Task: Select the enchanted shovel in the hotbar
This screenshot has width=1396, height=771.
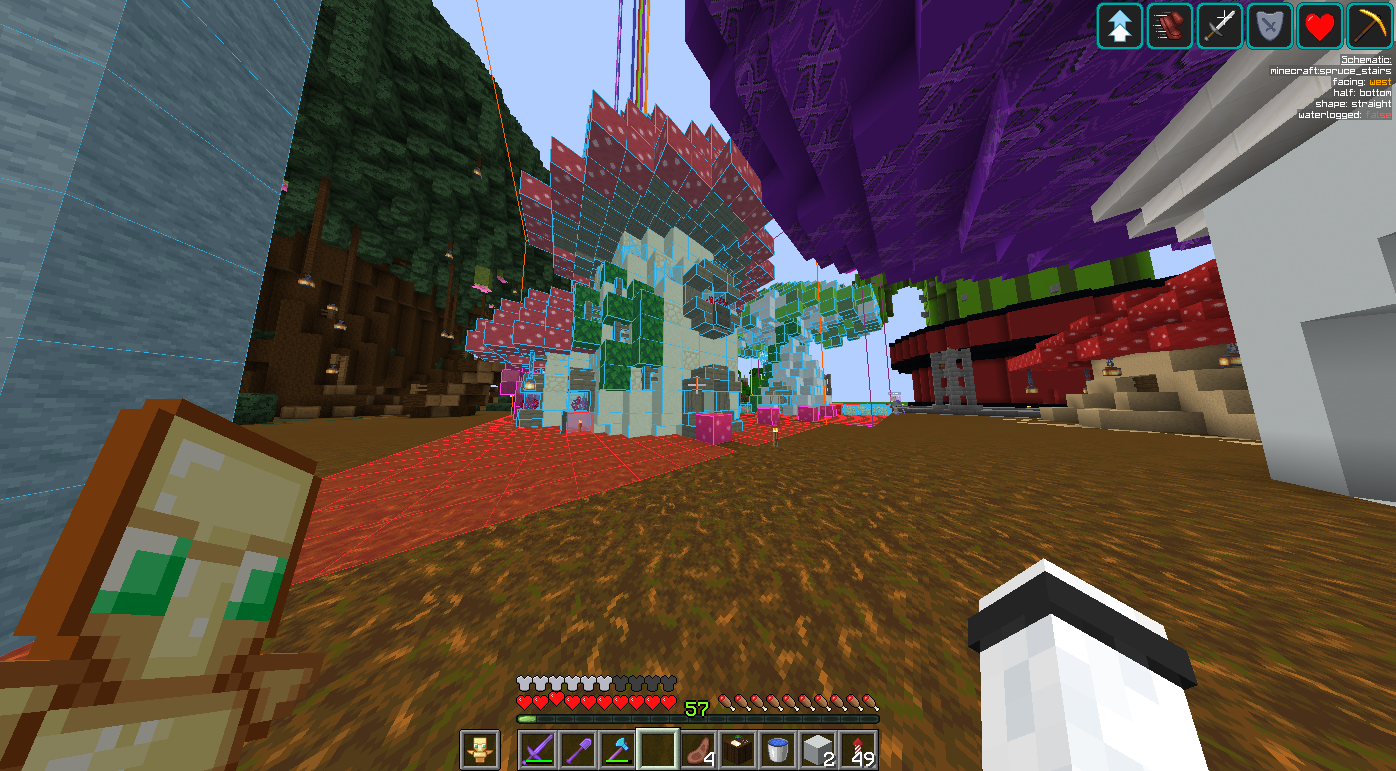Action: coord(578,749)
